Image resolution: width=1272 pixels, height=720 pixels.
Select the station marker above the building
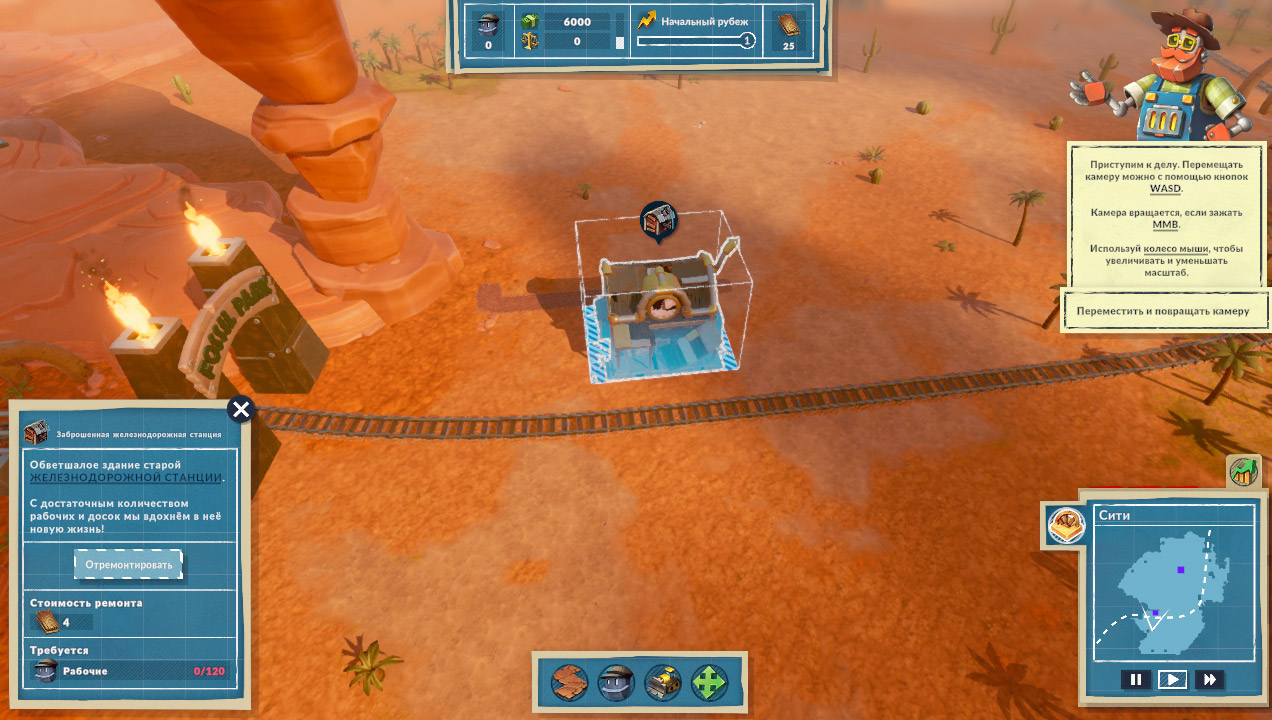(x=658, y=221)
